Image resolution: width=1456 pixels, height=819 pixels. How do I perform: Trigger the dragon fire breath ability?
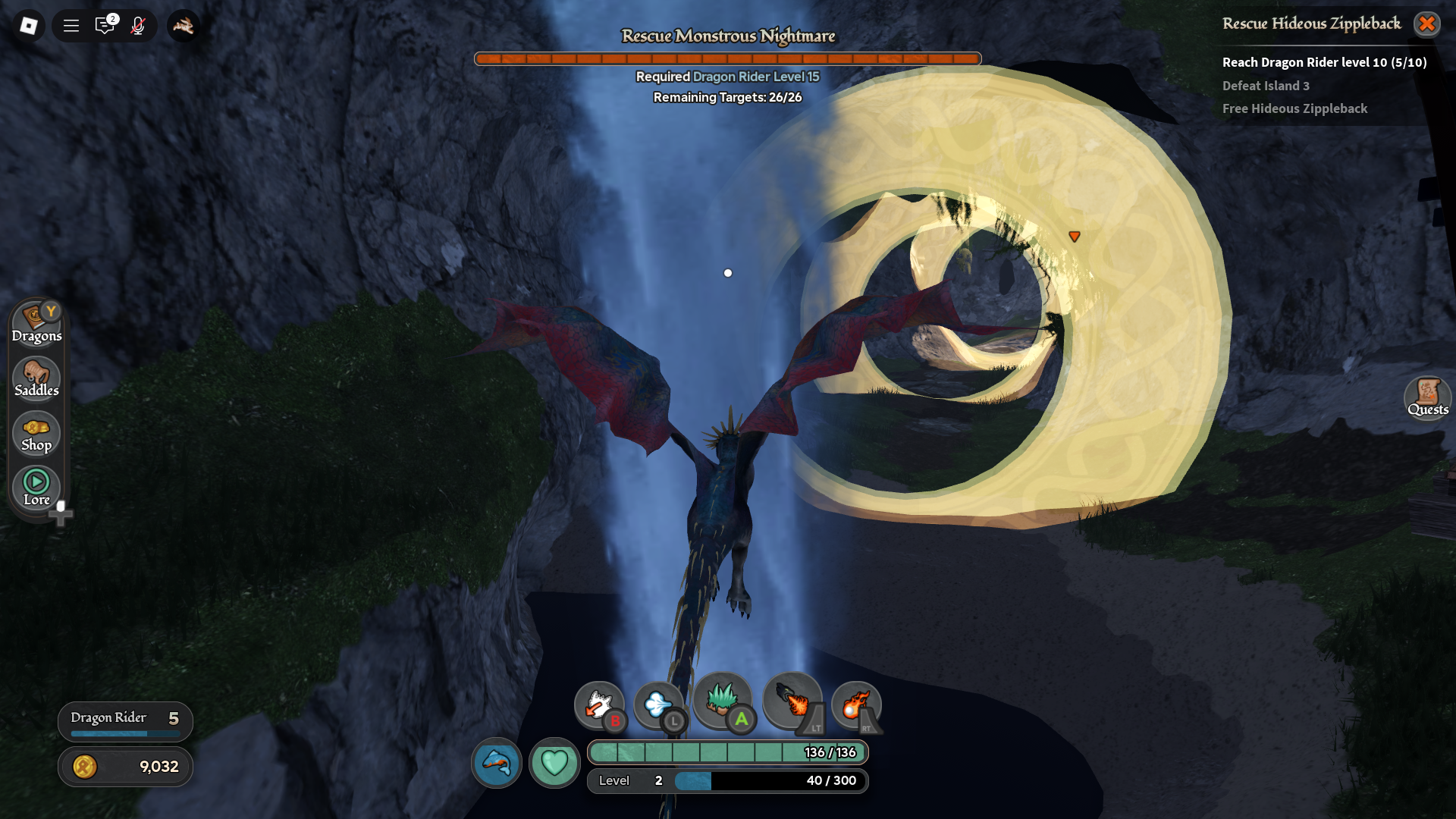792,701
